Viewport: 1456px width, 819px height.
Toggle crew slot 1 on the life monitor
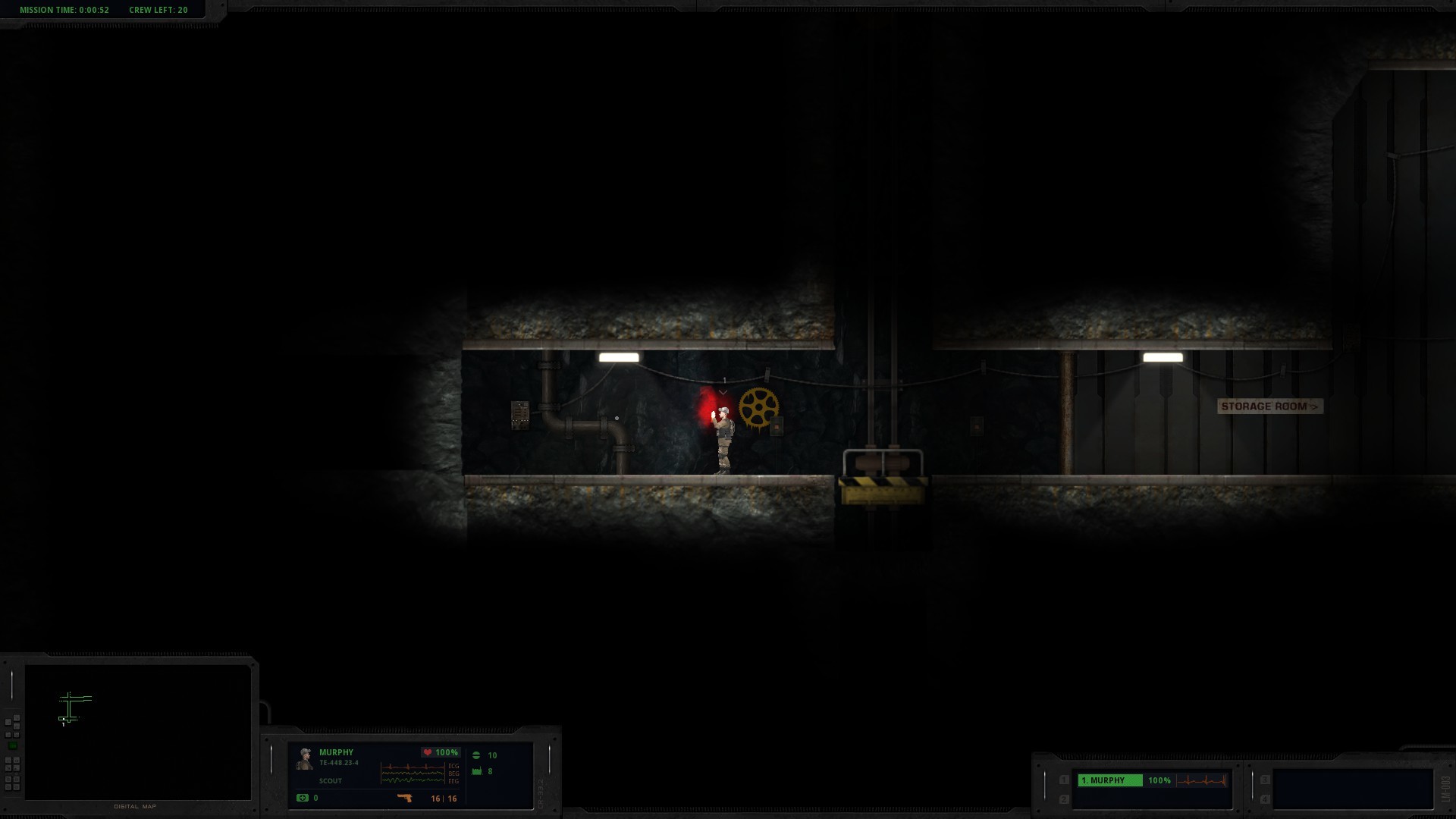(x=1064, y=780)
